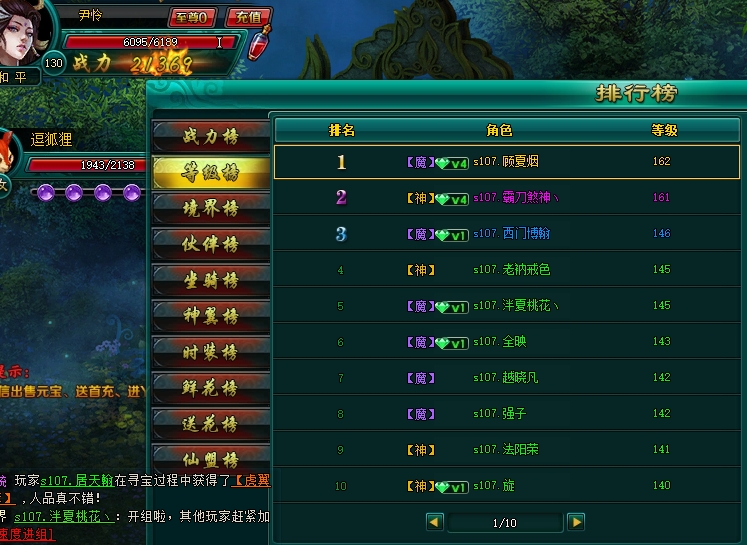747x545 pixels.
Task: Open the 战力榜 ranking tab
Action: coord(210,136)
